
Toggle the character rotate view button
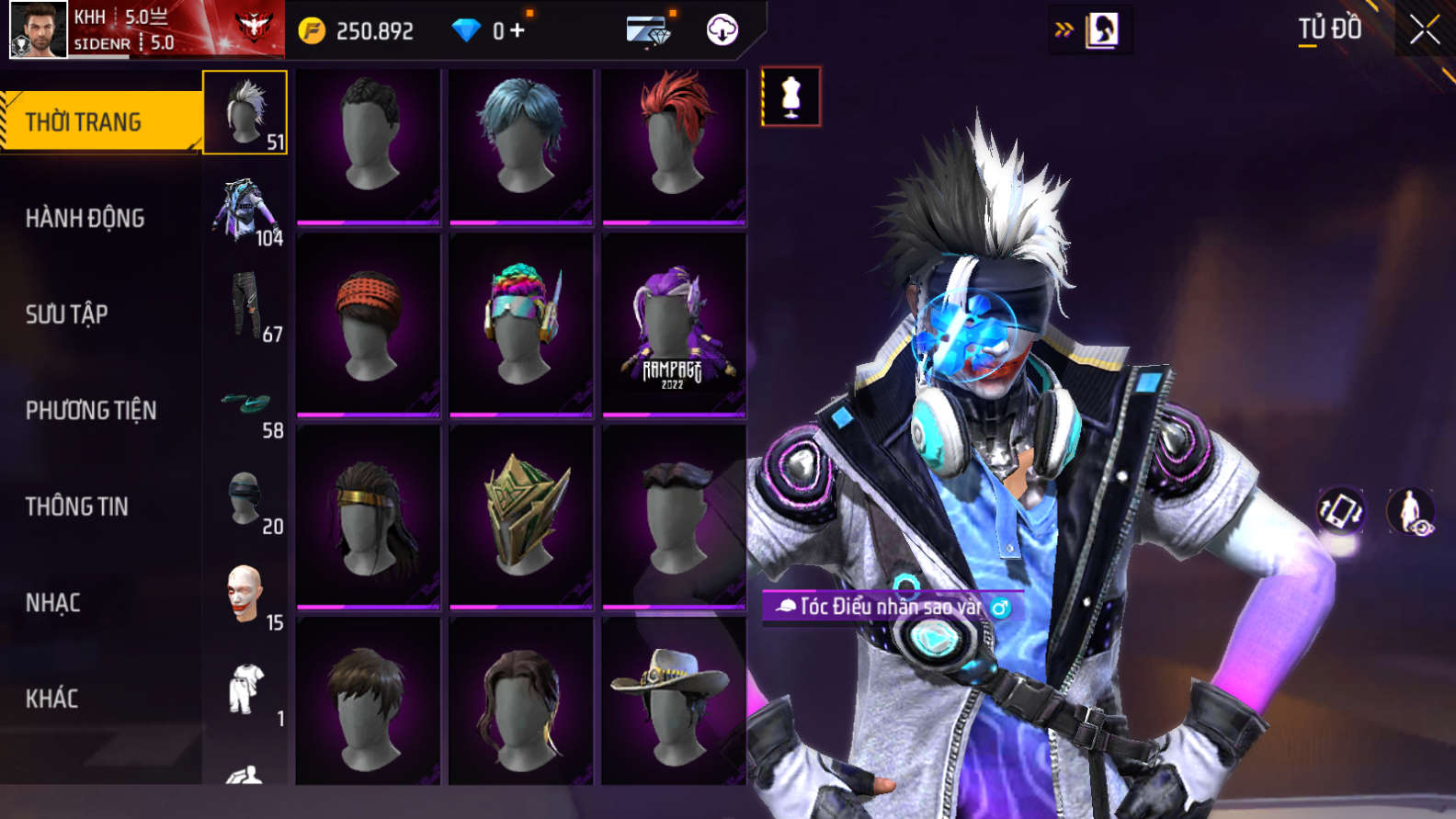(x=1341, y=511)
